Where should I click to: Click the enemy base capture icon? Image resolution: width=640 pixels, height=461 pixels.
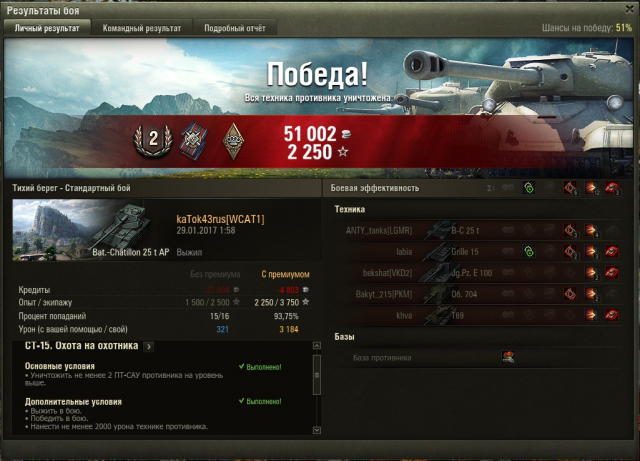pyautogui.click(x=508, y=357)
